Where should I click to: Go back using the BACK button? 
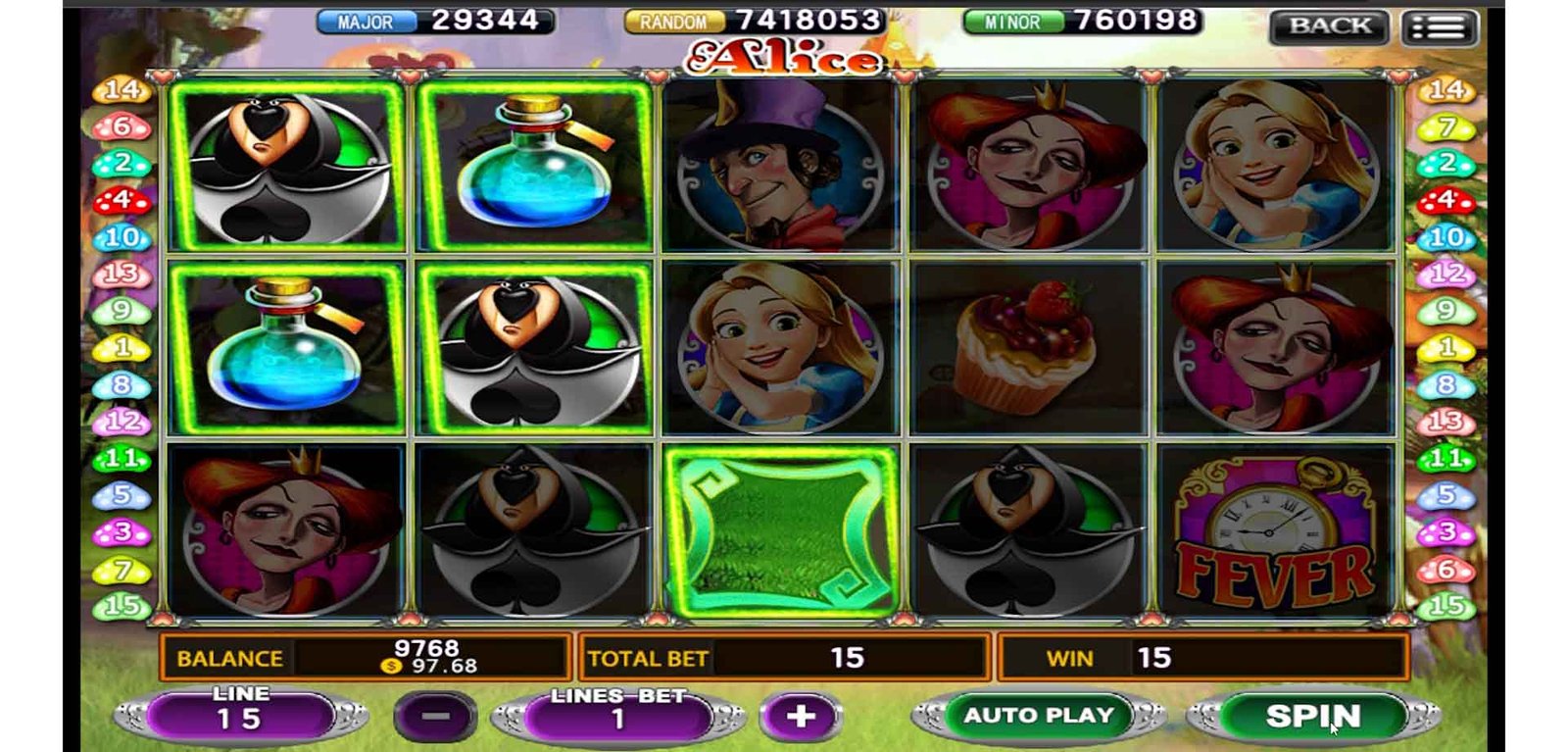[x=1329, y=26]
